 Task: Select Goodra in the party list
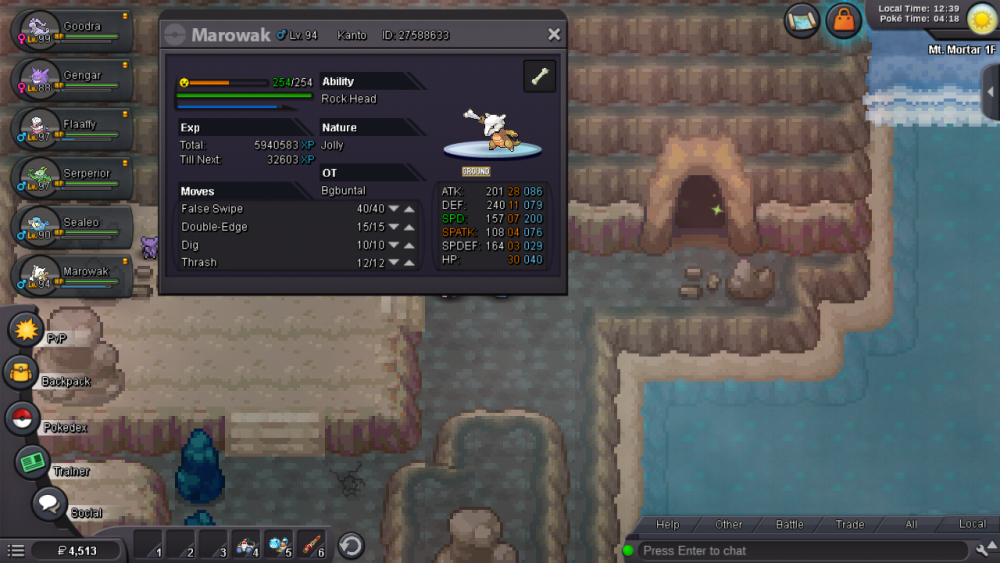[72, 31]
